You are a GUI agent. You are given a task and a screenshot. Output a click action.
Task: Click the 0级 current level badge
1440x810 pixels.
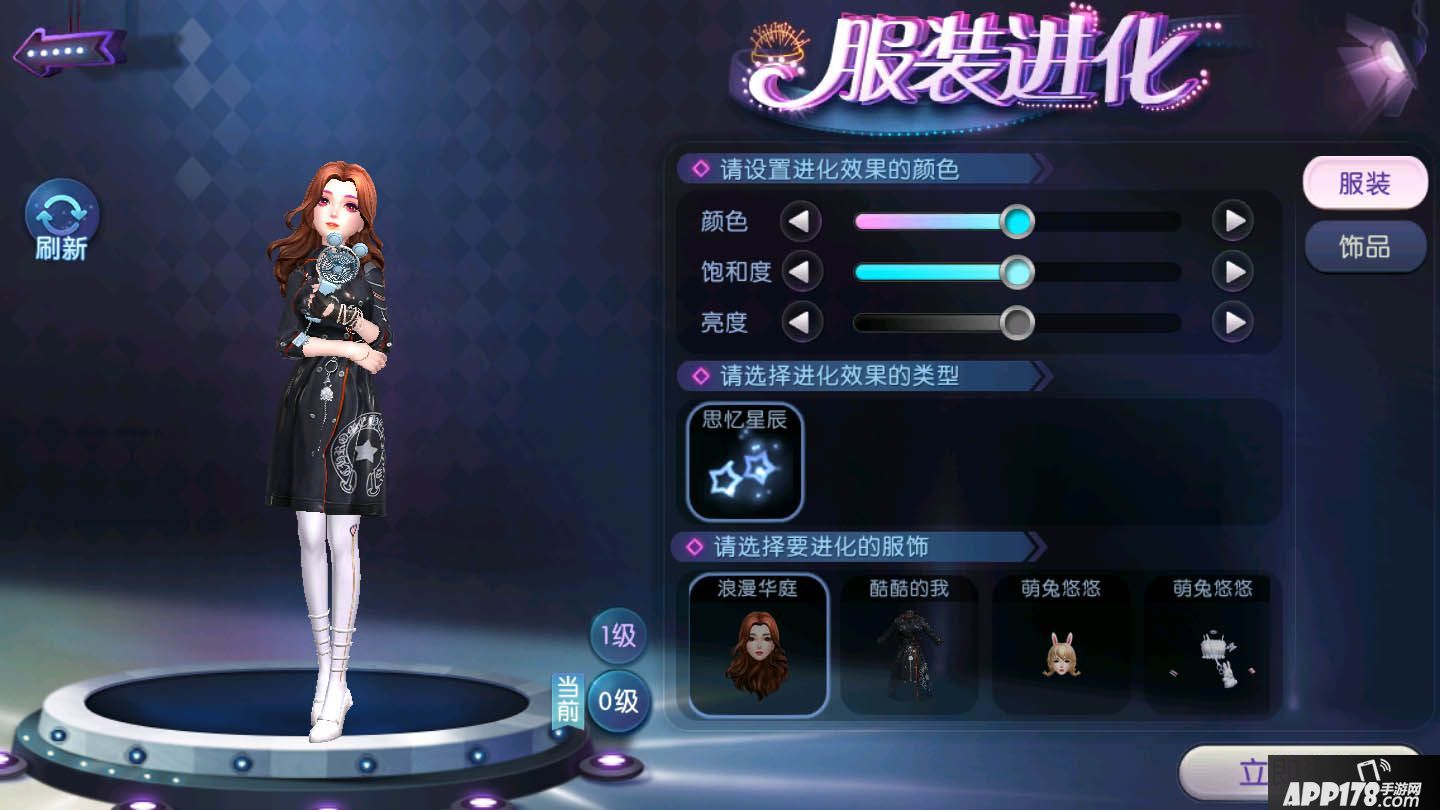pos(617,702)
